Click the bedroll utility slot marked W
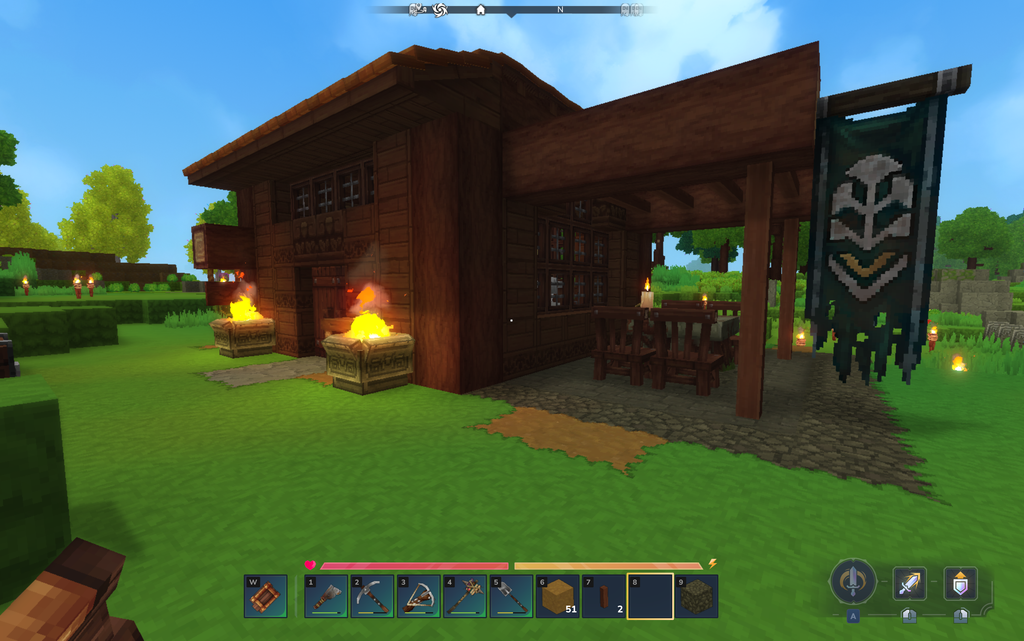This screenshot has width=1024, height=641. tap(265, 596)
